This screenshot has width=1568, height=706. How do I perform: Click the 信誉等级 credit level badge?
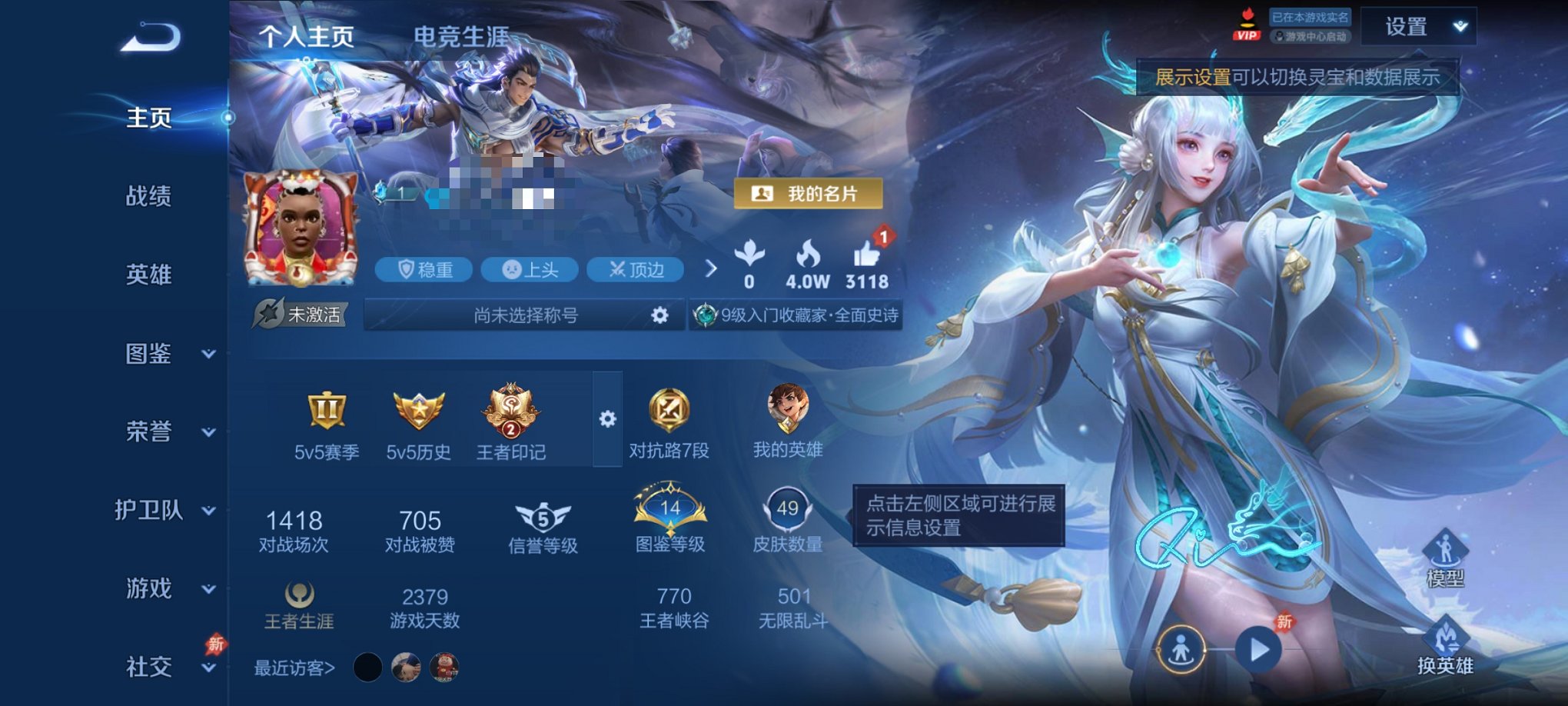(x=545, y=519)
